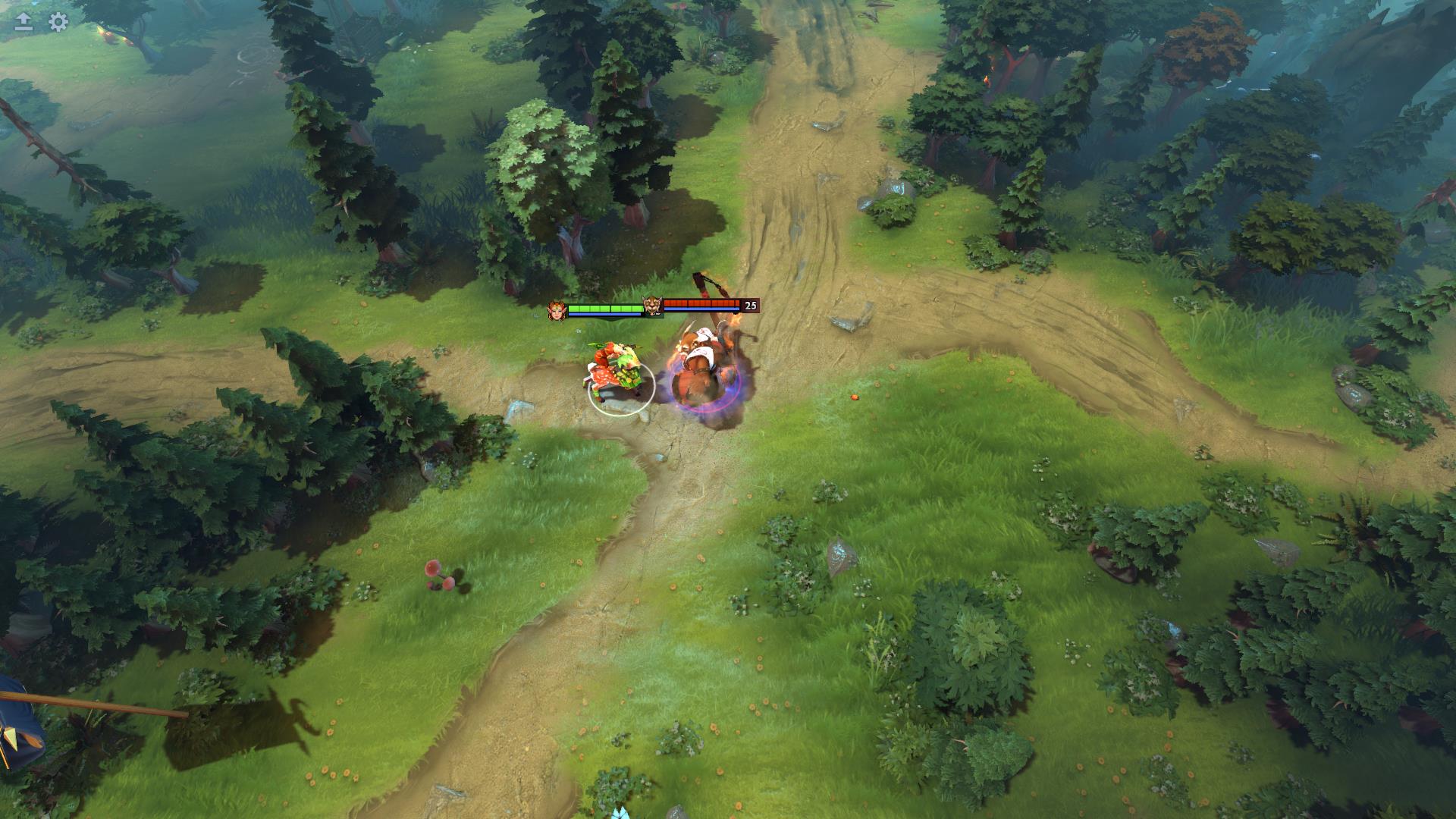Click the upload arrow icon
The height and width of the screenshot is (819, 1456).
tap(24, 22)
